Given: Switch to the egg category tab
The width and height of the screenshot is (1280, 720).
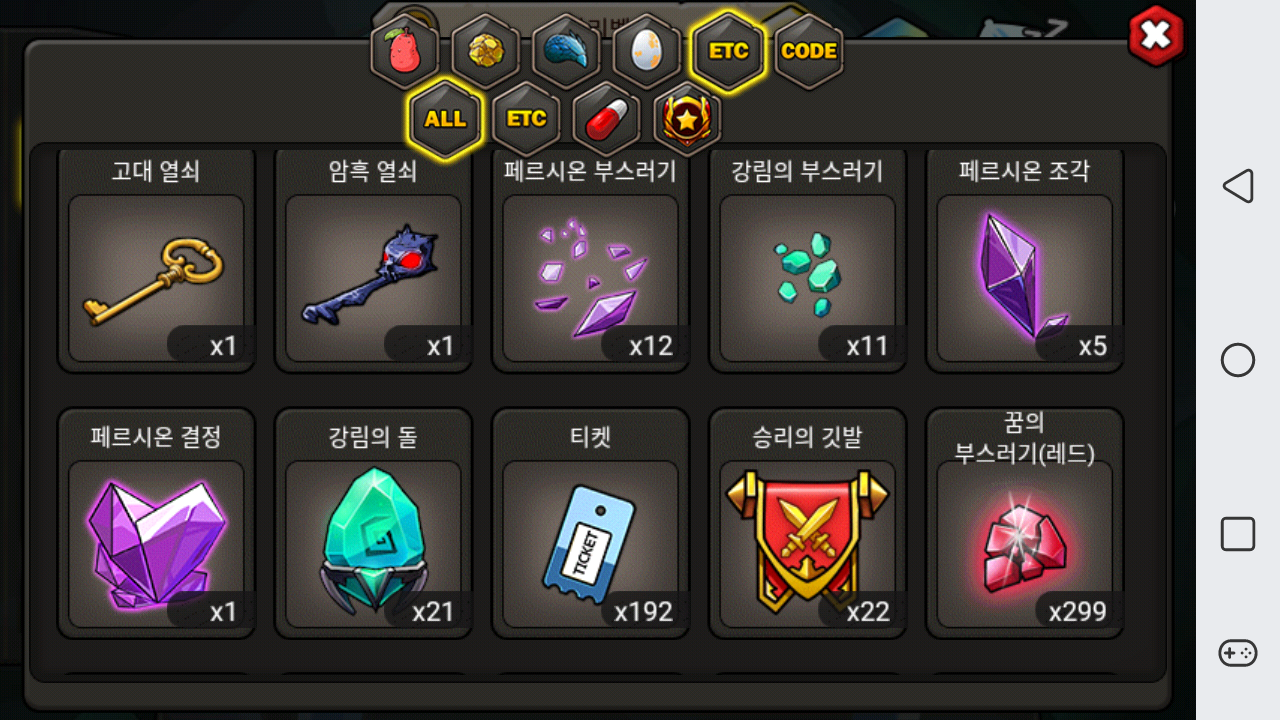Looking at the screenshot, I should pos(646,51).
